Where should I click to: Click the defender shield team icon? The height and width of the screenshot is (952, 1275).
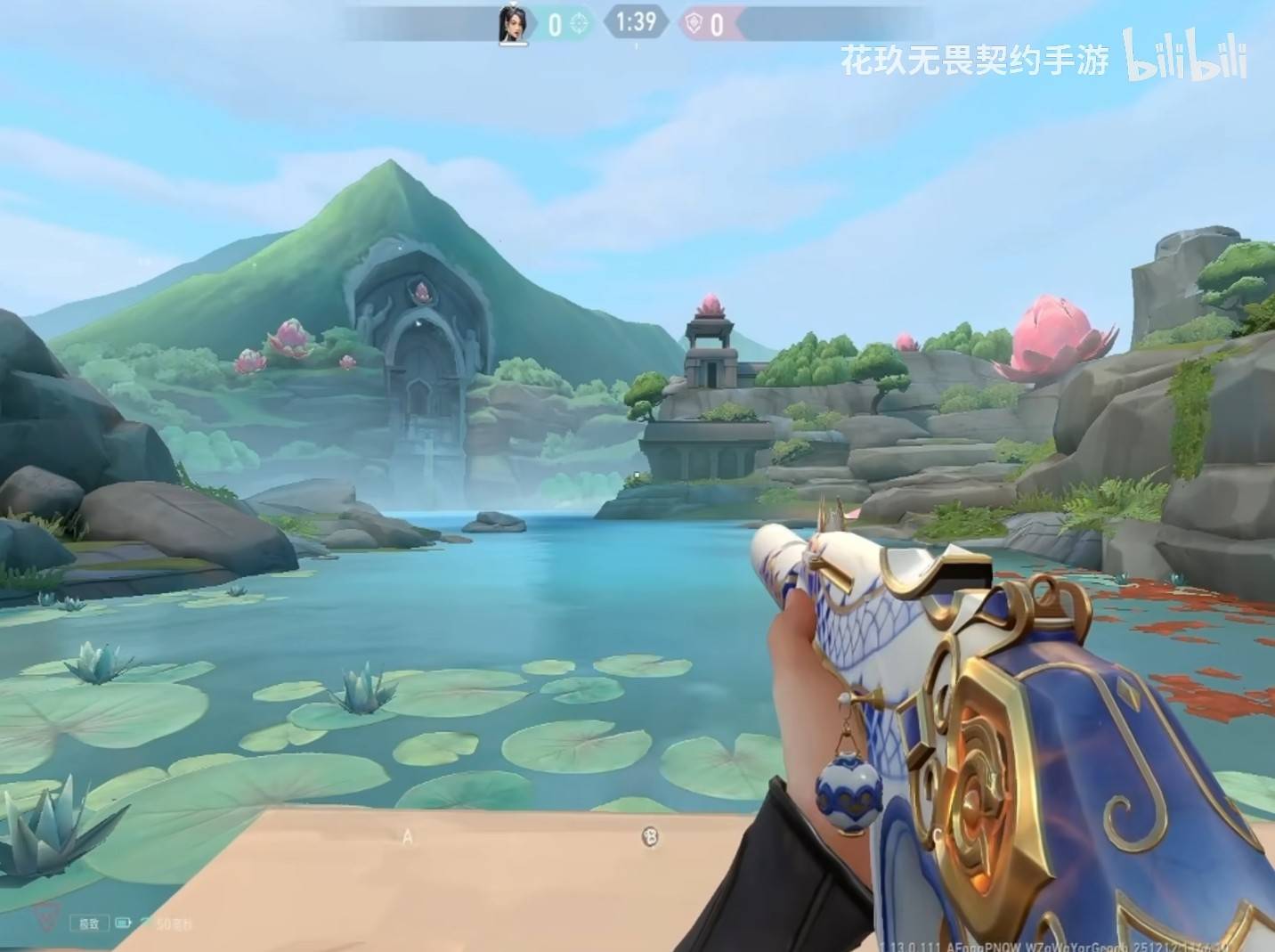[692, 23]
